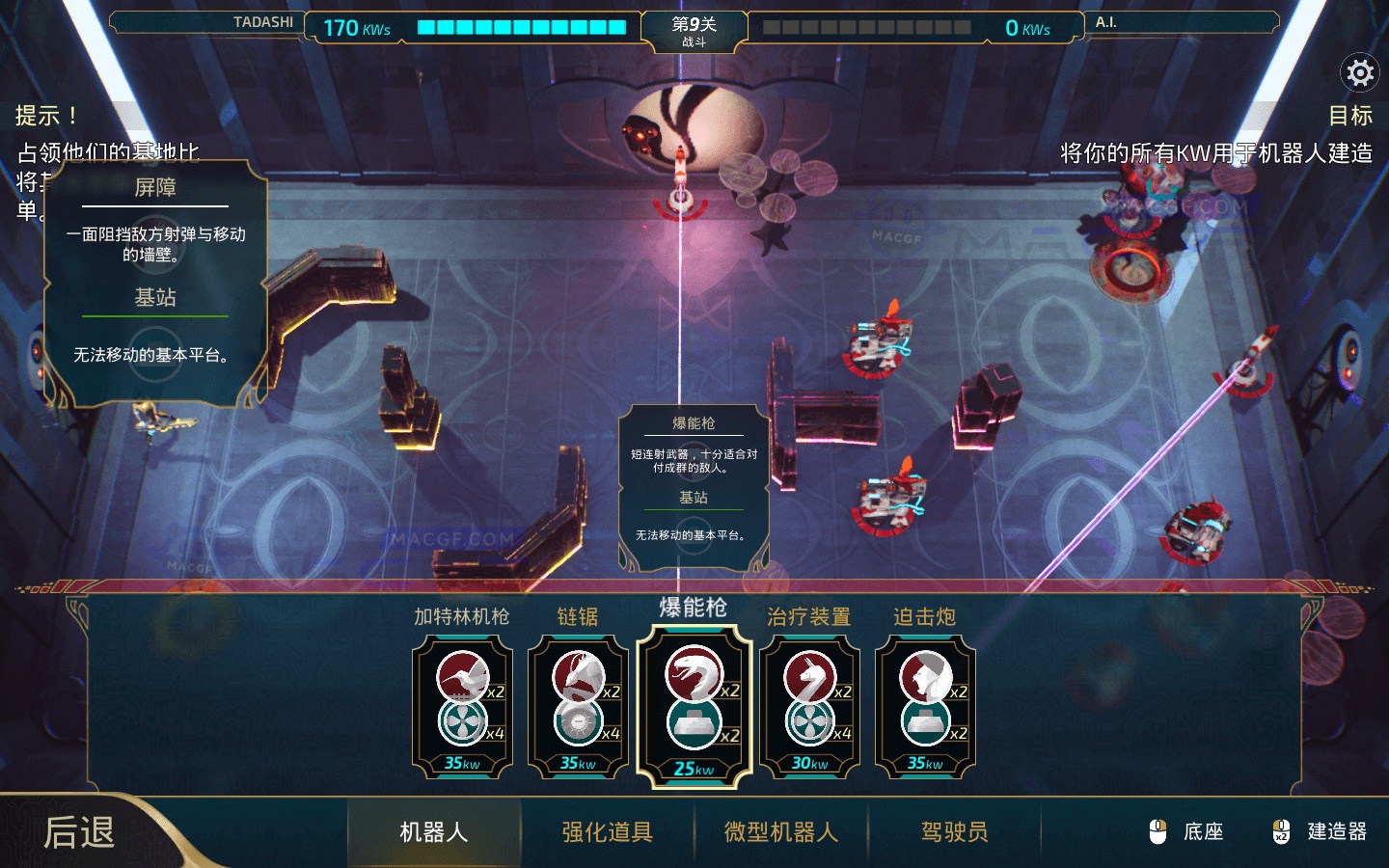Viewport: 1389px width, 868px height.
Task: Click the x2 mouse icon next to 建造器
Action: click(x=1282, y=830)
